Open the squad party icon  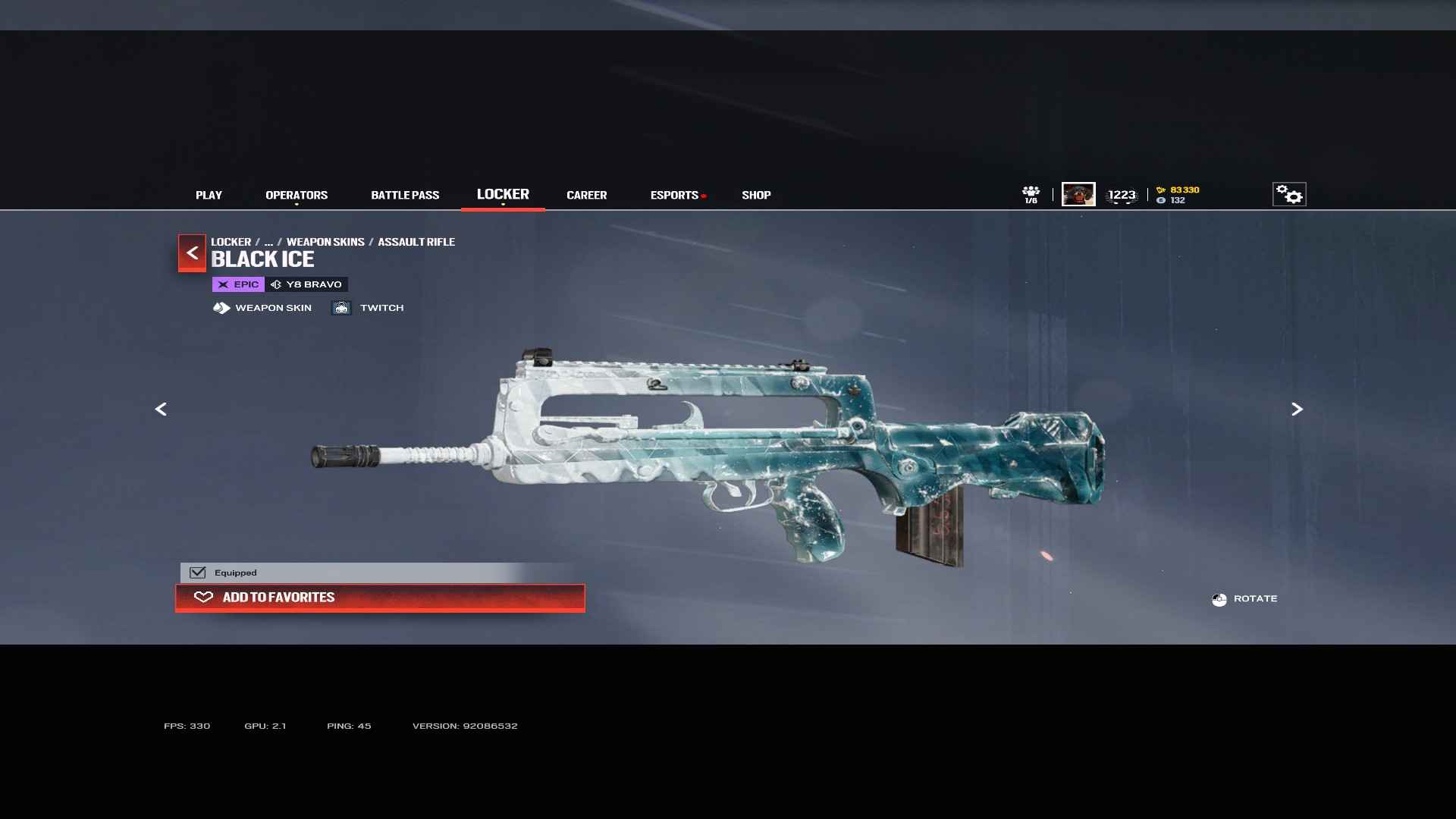pyautogui.click(x=1031, y=194)
